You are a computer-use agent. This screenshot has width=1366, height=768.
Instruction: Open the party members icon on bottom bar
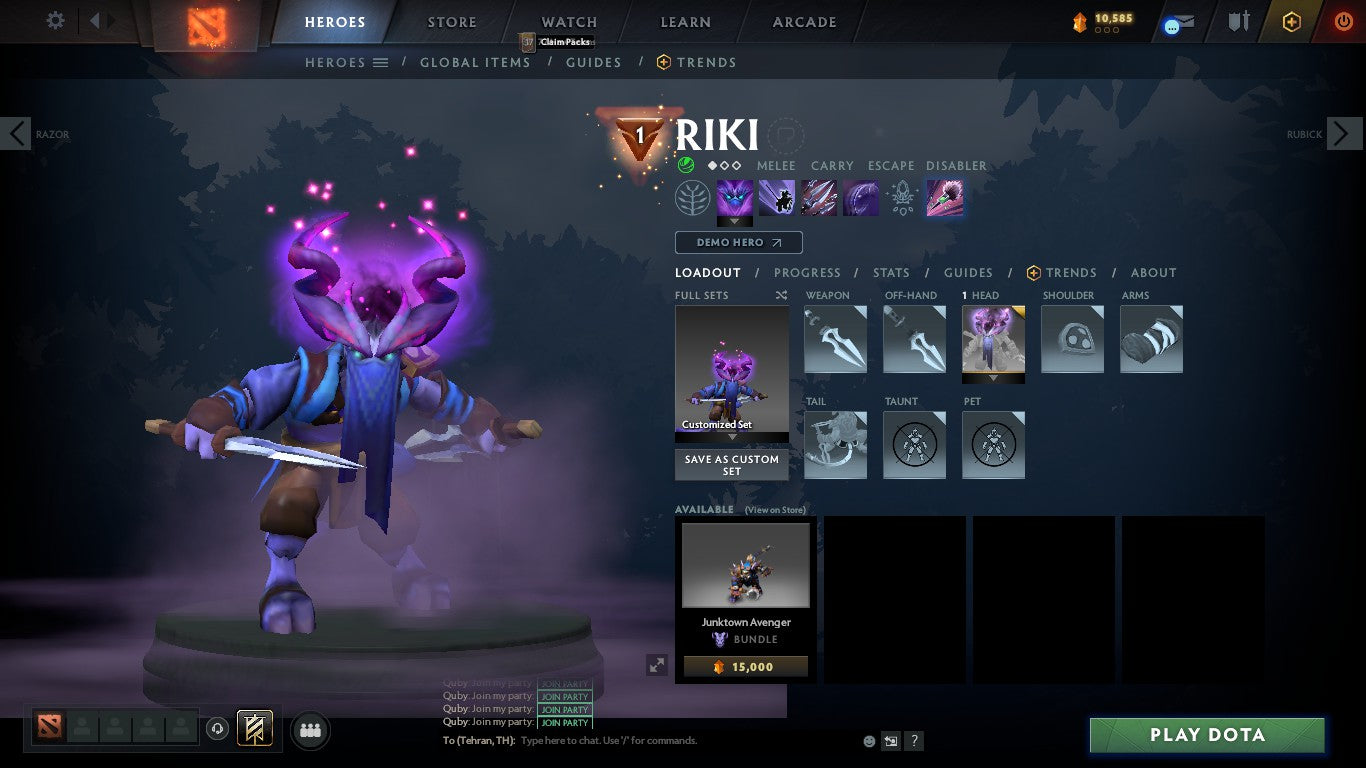coord(310,730)
